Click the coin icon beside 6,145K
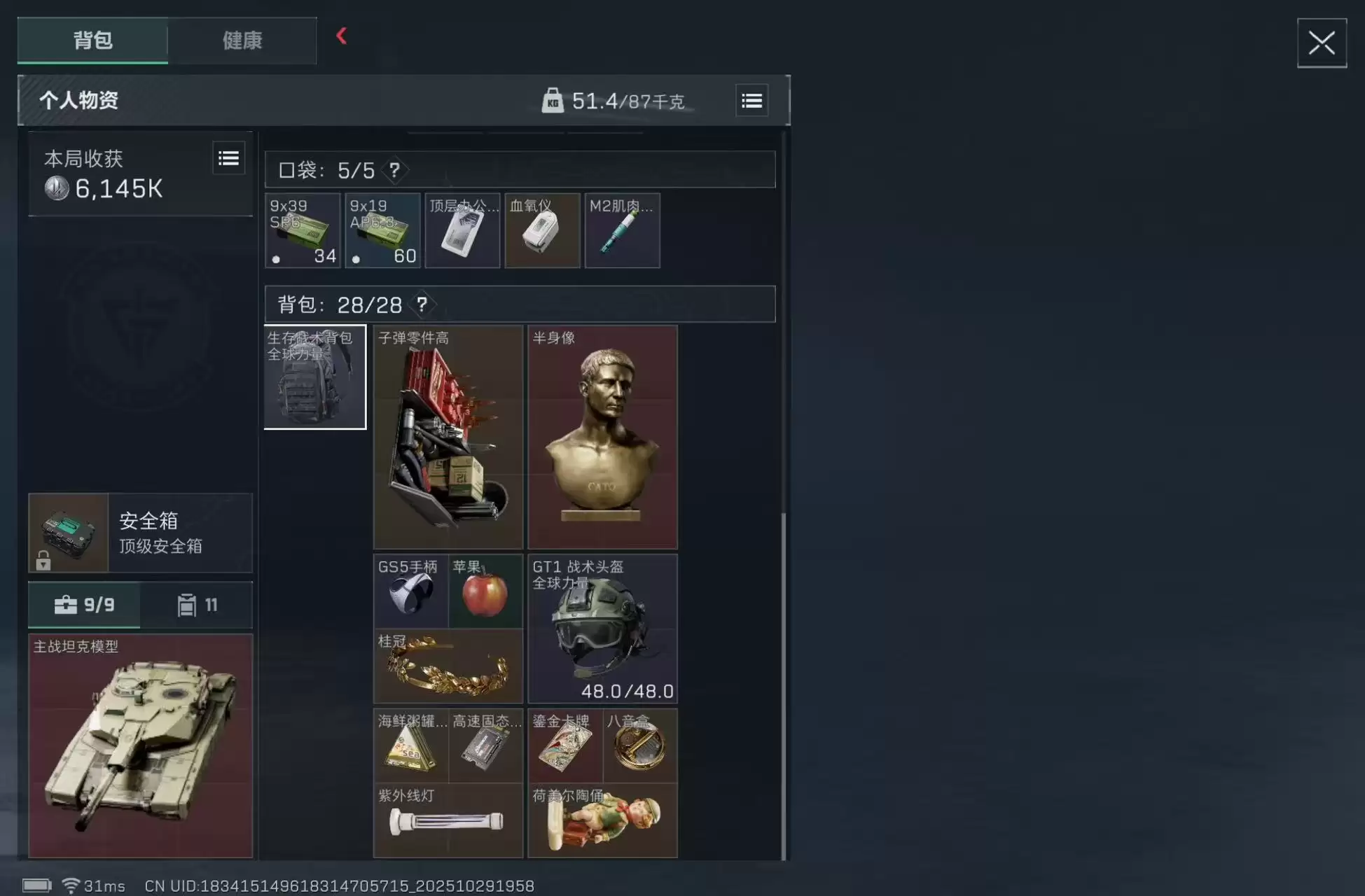 (x=57, y=188)
